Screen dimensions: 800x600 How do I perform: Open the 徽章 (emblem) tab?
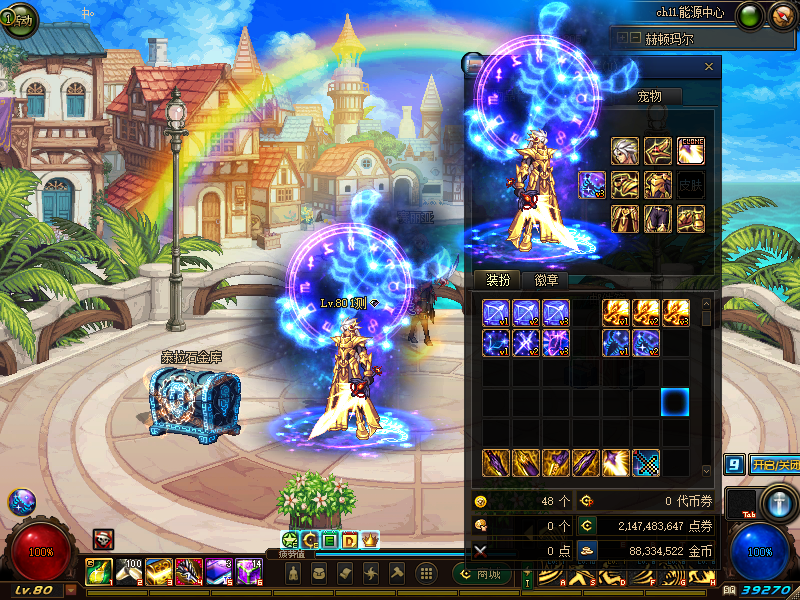tap(546, 280)
